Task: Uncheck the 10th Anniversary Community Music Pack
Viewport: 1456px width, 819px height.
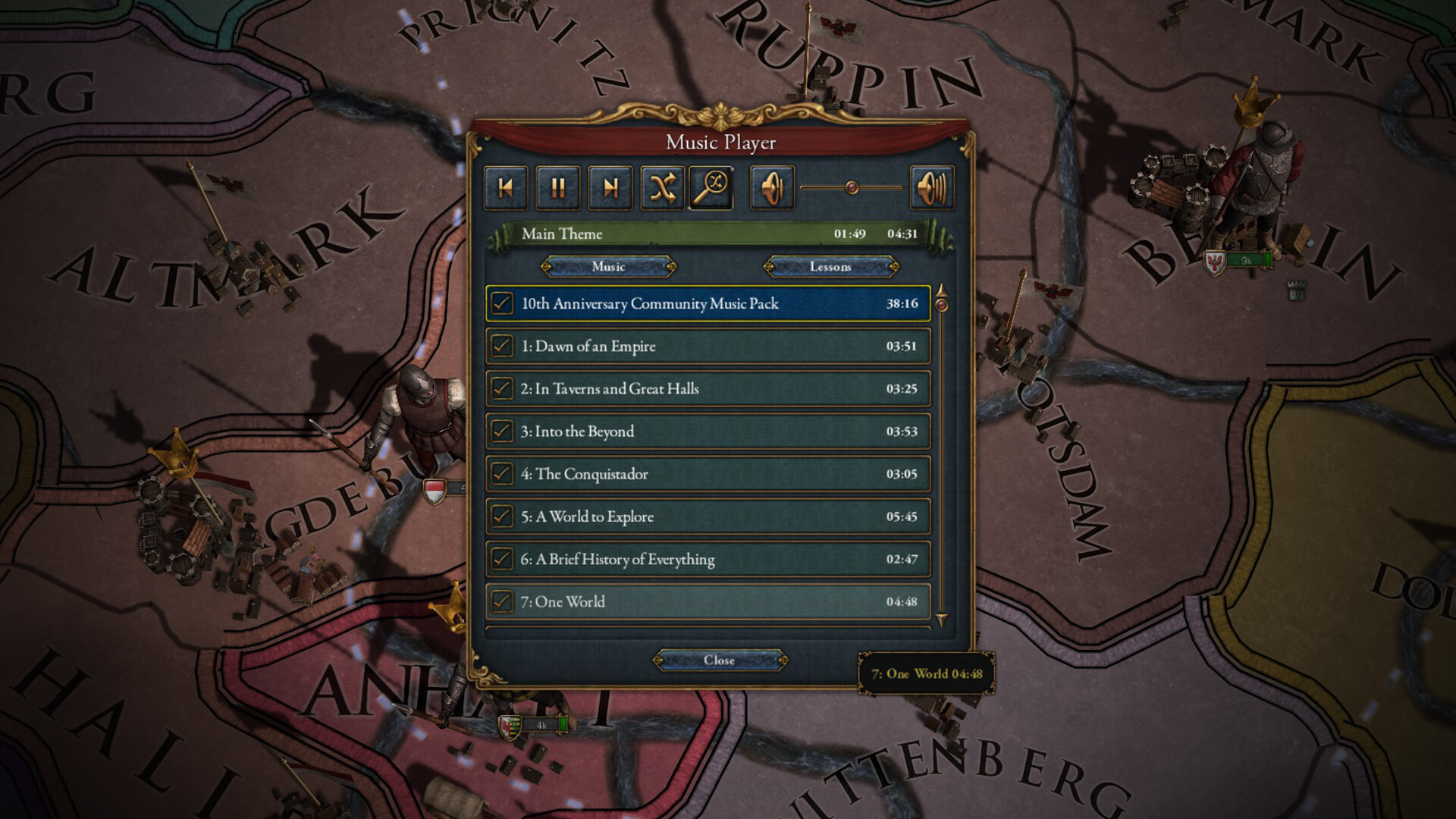Action: (x=500, y=303)
